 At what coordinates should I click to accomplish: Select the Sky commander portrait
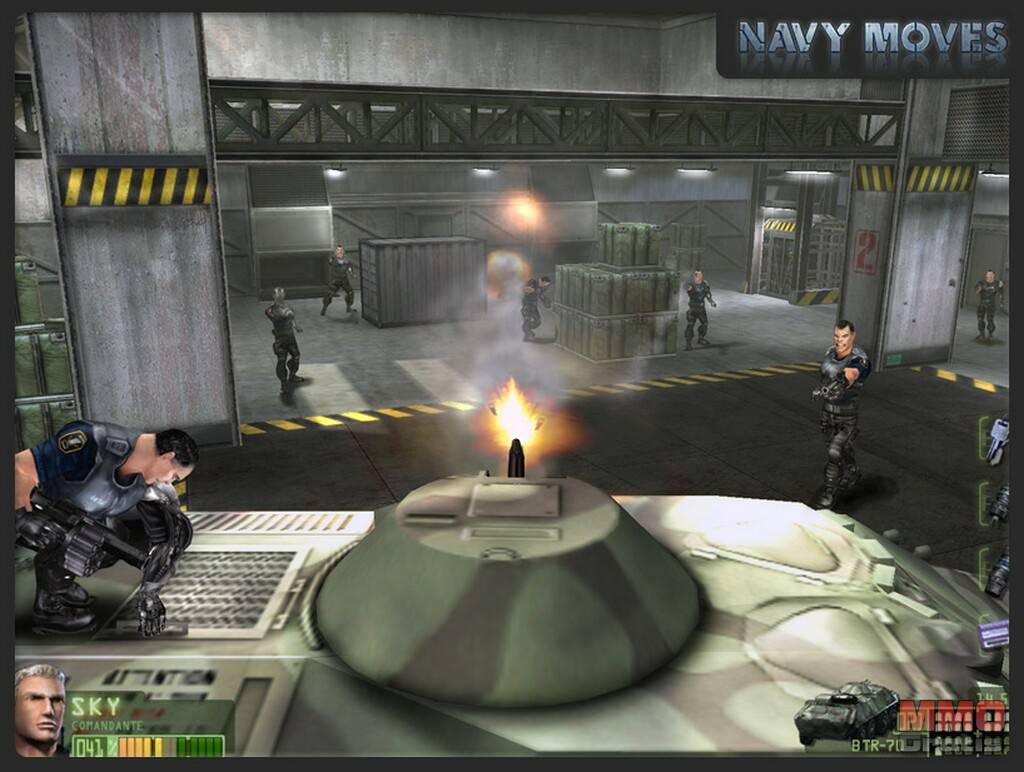coord(40,708)
